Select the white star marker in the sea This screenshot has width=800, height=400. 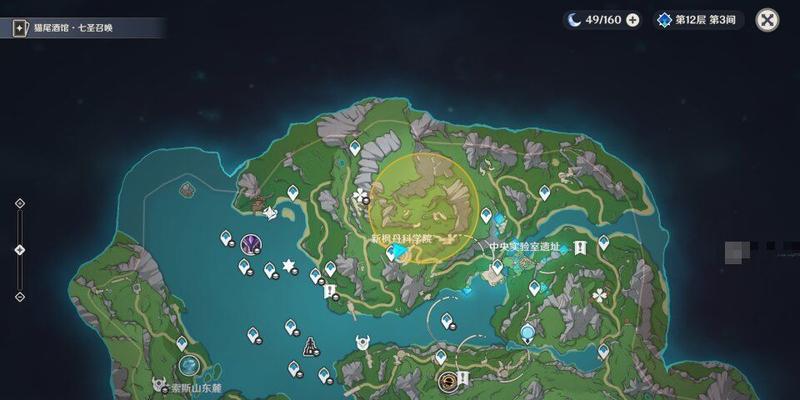[289, 265]
